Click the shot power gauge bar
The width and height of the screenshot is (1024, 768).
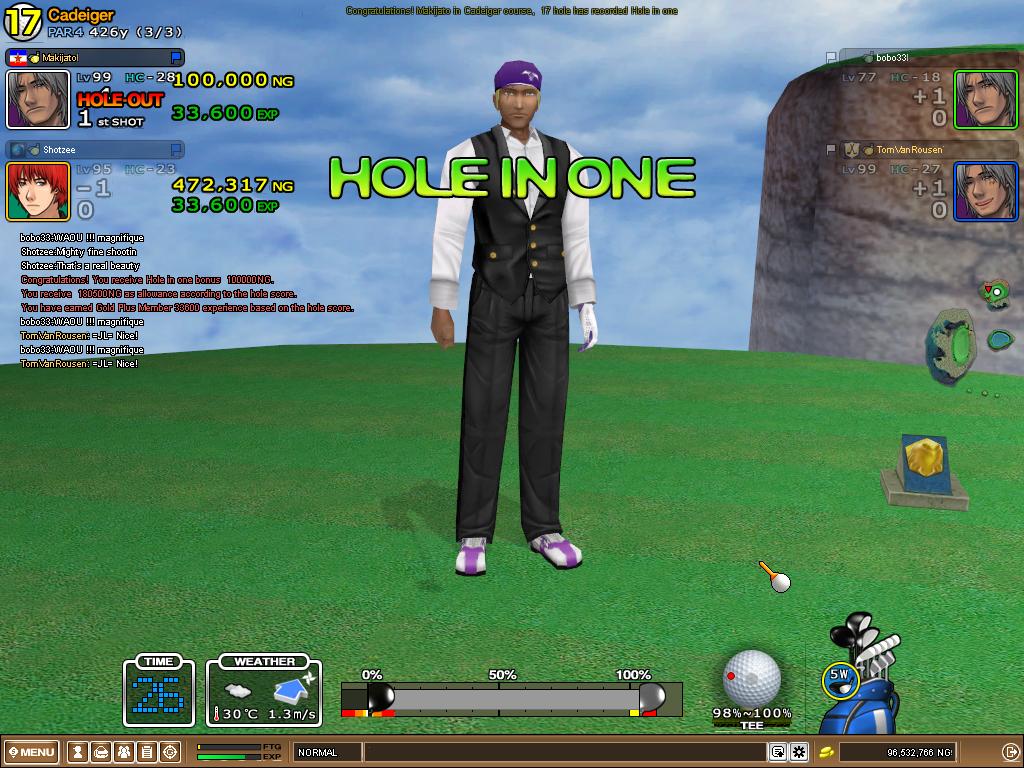point(510,697)
